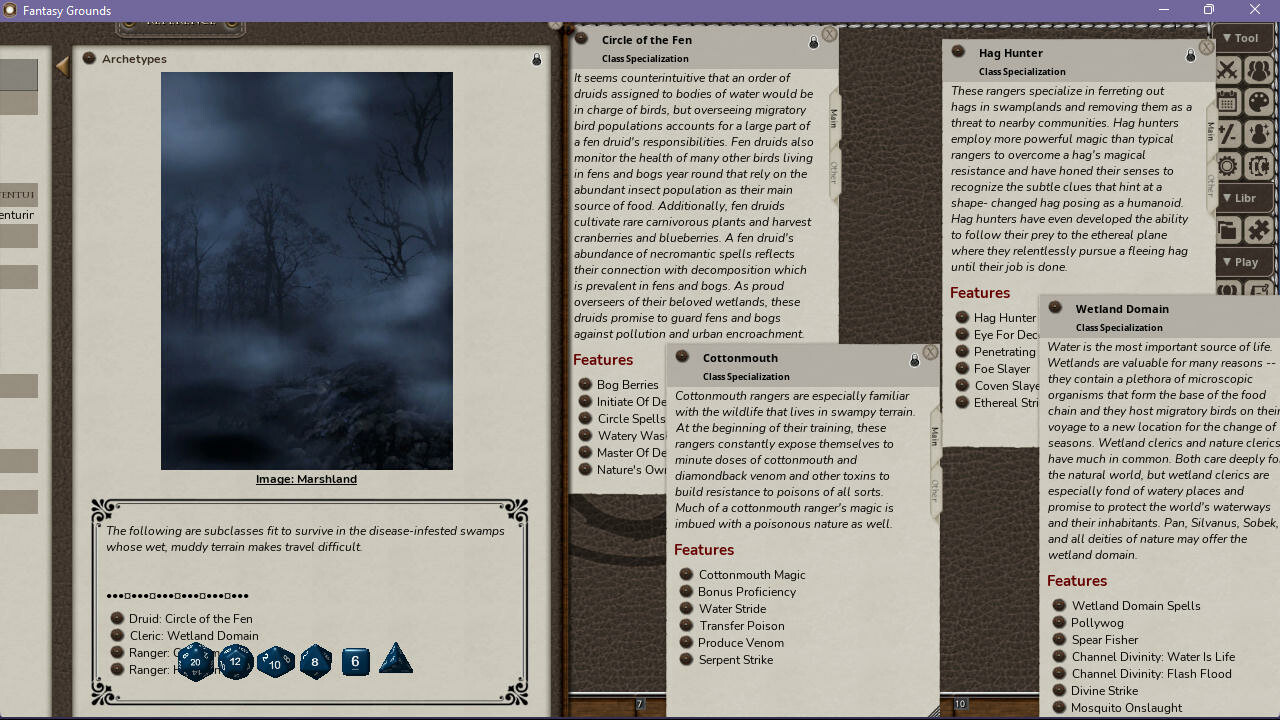Open the Effects icon in the Tool section
Screen dimensions: 1280x720
coord(1259,133)
